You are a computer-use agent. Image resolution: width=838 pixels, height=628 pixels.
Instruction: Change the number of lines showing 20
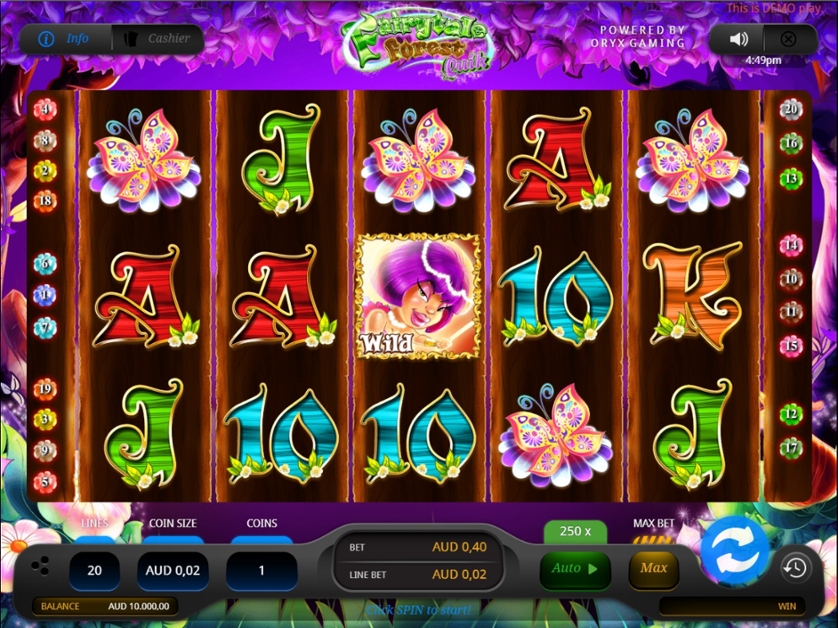95,570
